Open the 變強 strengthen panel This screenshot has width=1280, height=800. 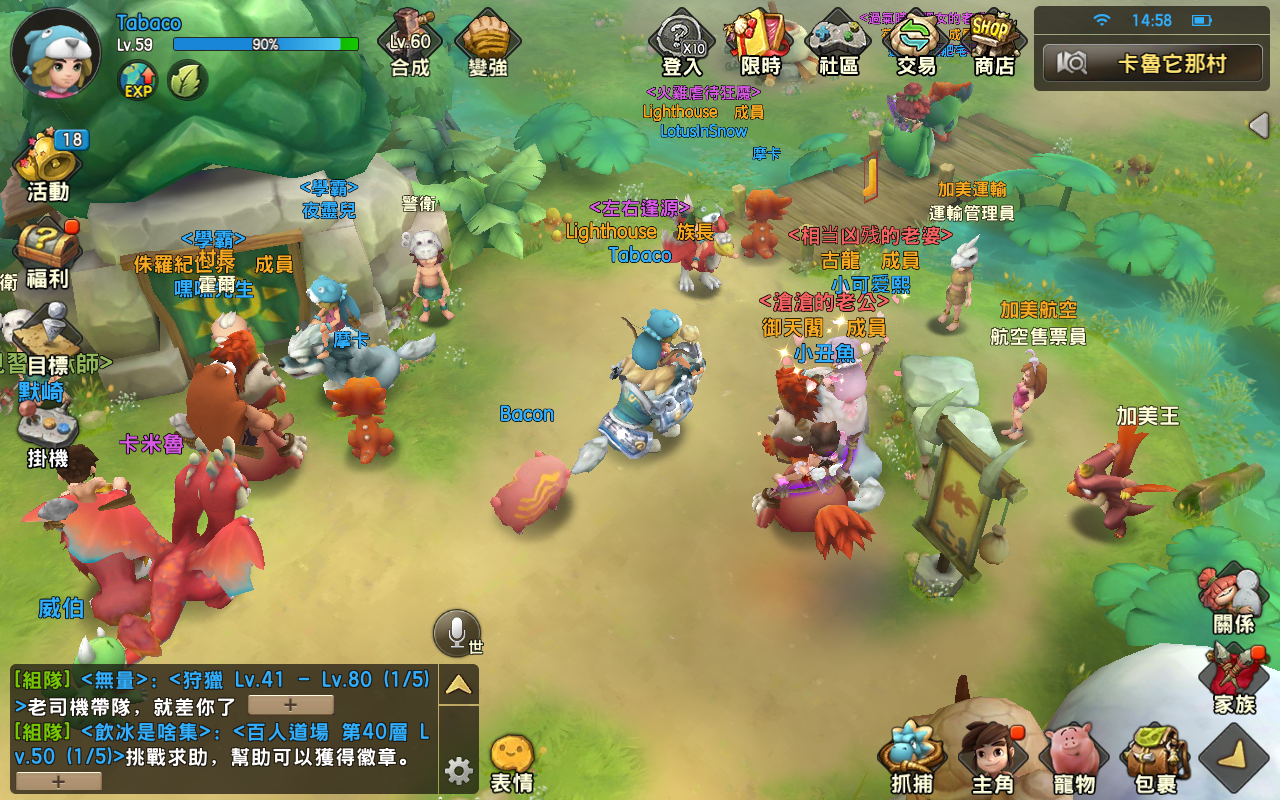point(487,40)
